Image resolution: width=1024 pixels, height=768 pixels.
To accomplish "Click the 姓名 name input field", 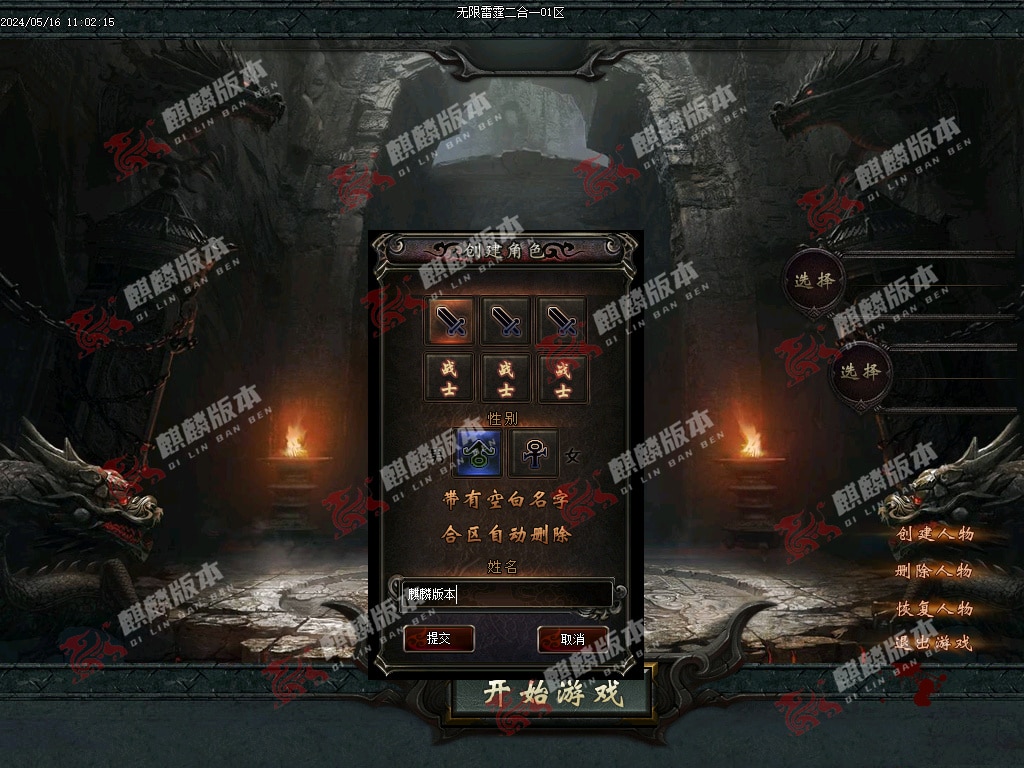I will [x=507, y=594].
